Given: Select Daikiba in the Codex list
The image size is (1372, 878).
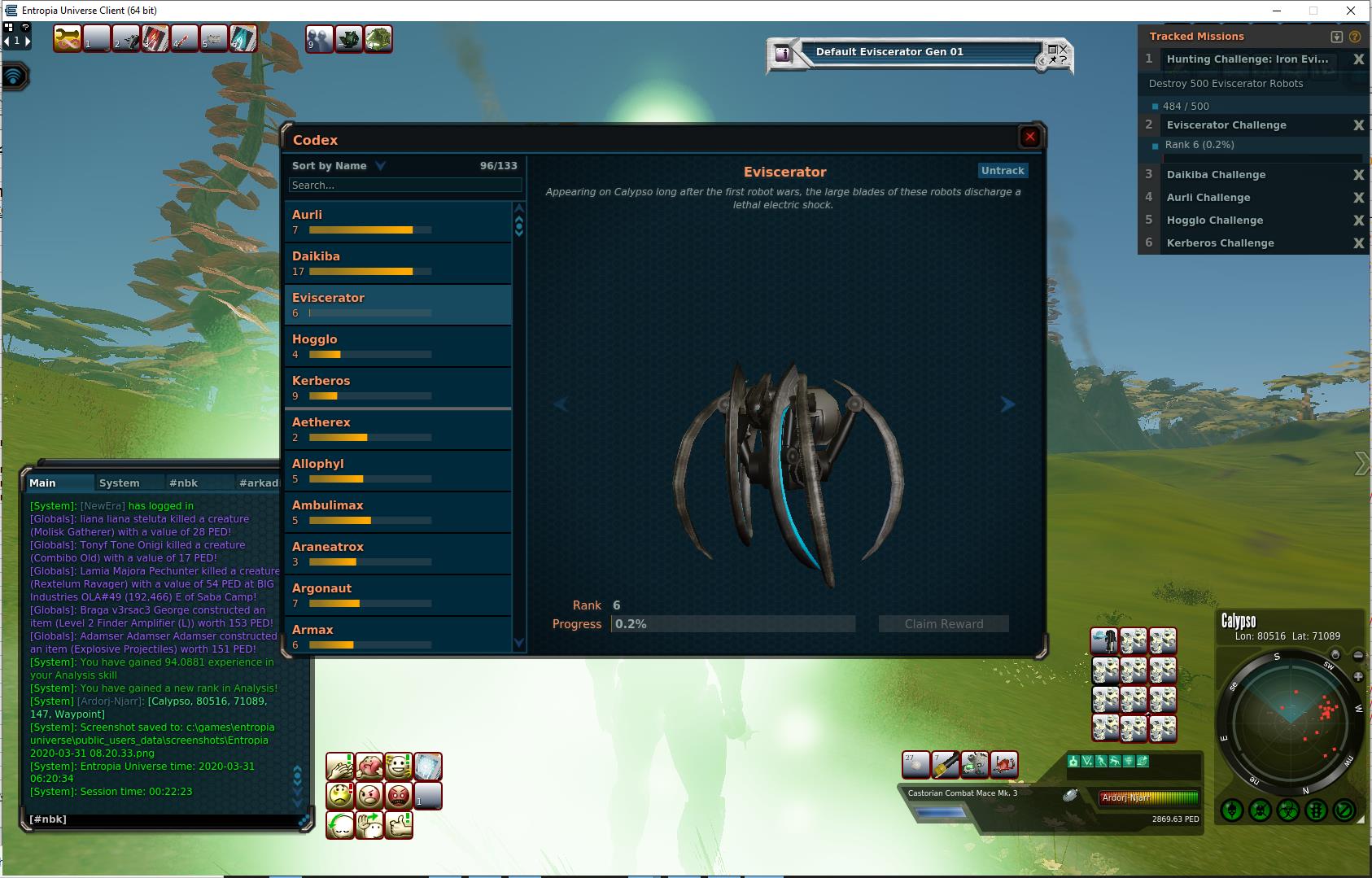Looking at the screenshot, I should pyautogui.click(x=398, y=263).
